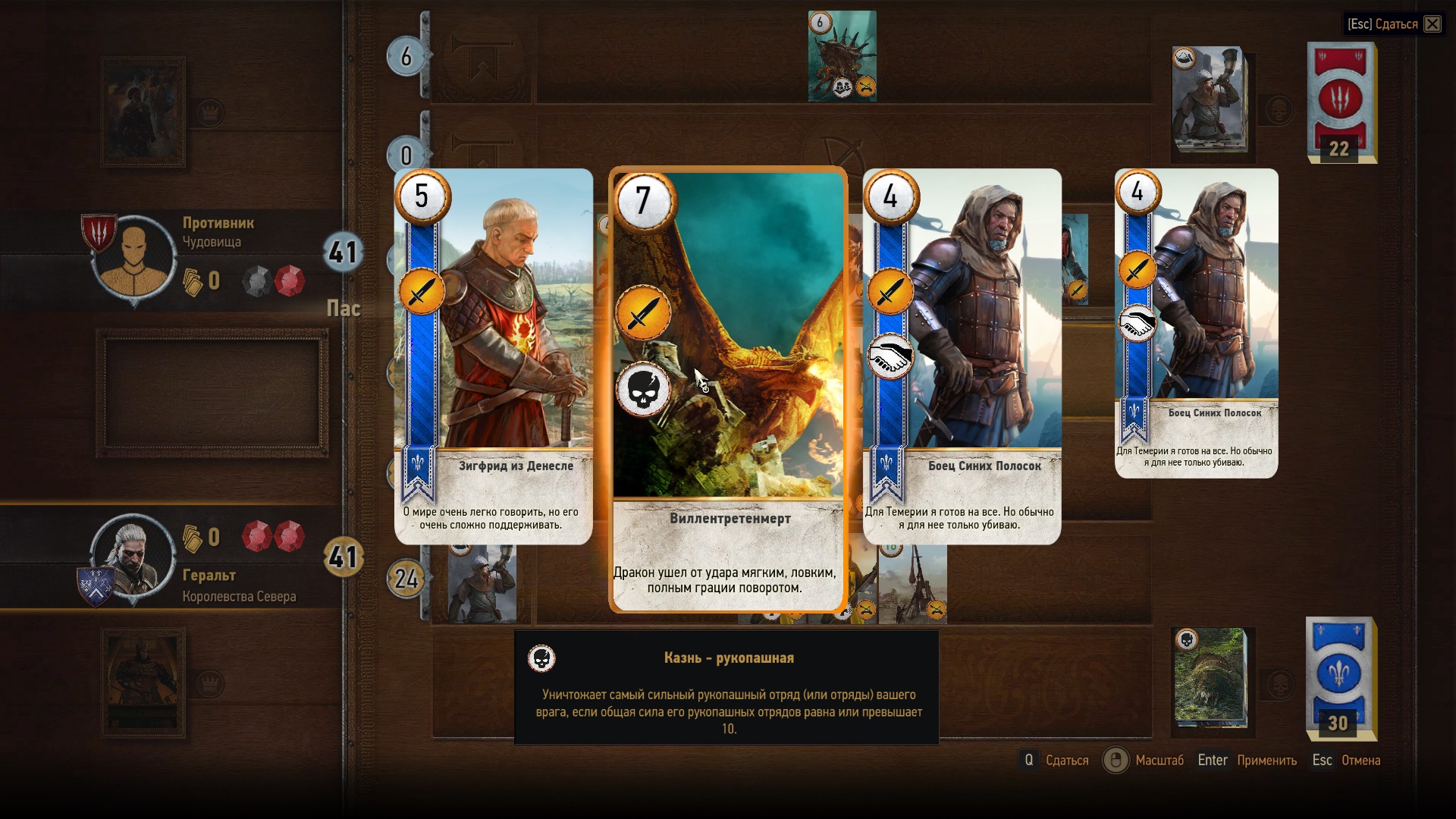The height and width of the screenshot is (819, 1456).
Task: Cancel selection with the Отмена button
Action: [1360, 760]
